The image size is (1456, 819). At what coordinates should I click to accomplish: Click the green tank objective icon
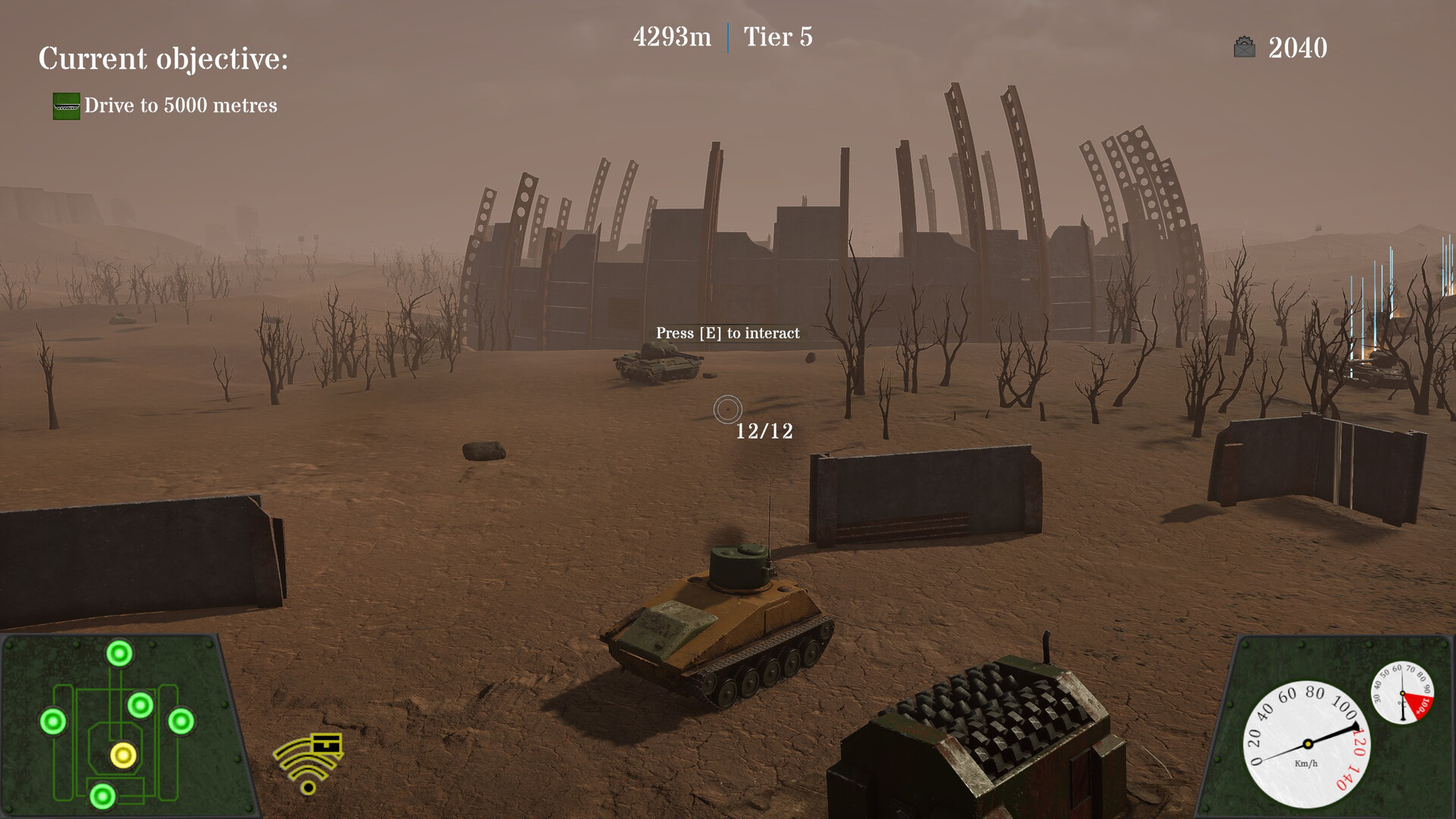(x=66, y=106)
